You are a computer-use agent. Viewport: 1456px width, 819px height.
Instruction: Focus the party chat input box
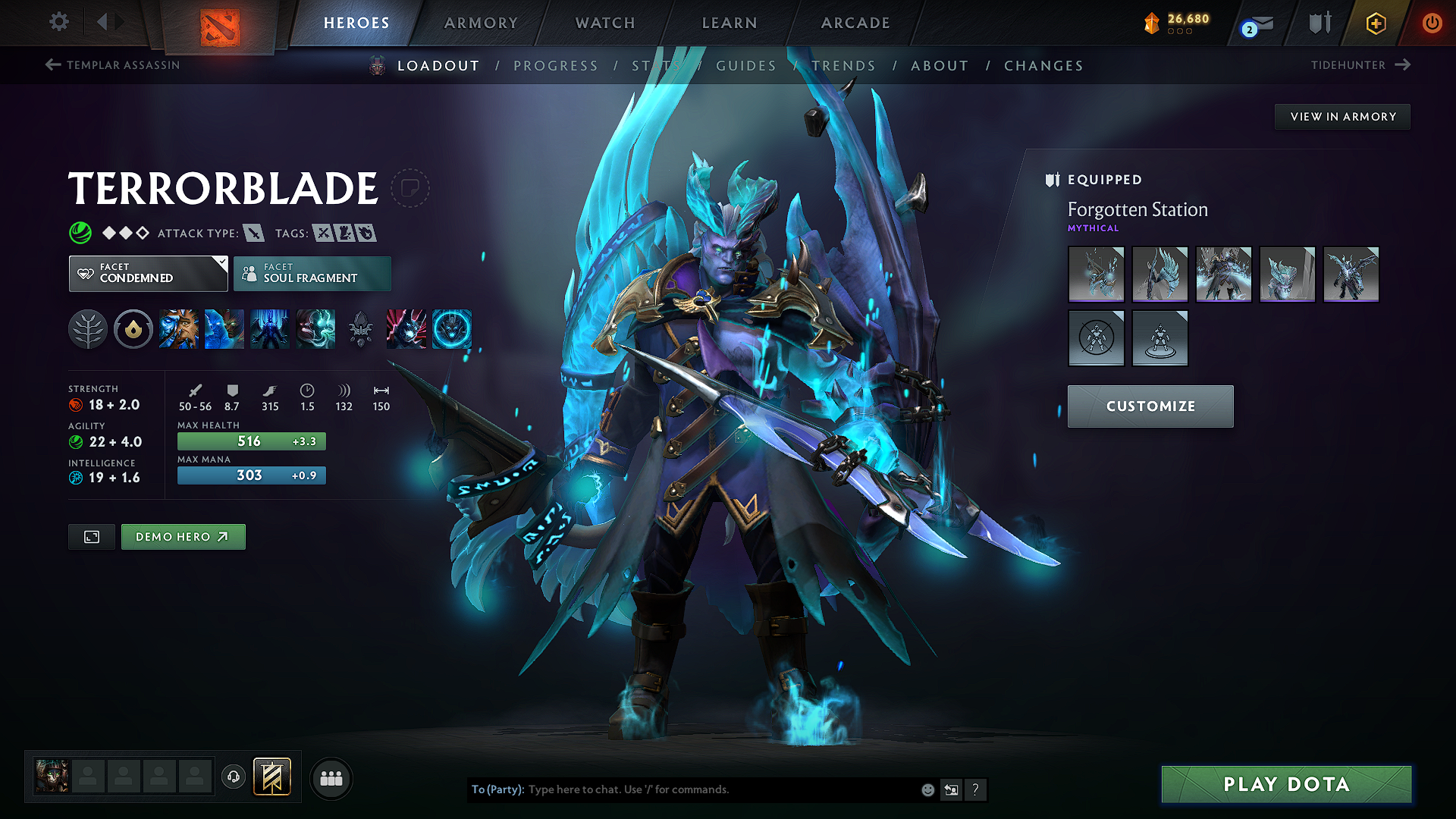[x=720, y=789]
